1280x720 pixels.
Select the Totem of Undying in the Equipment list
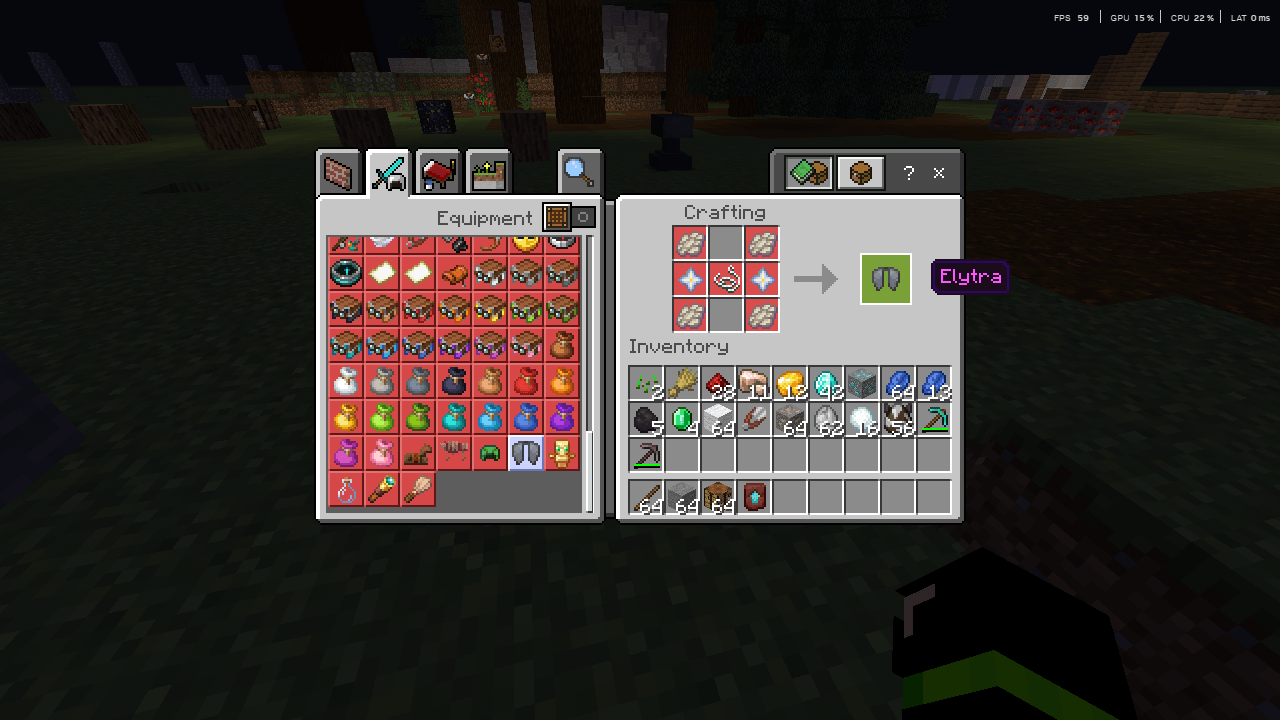561,453
